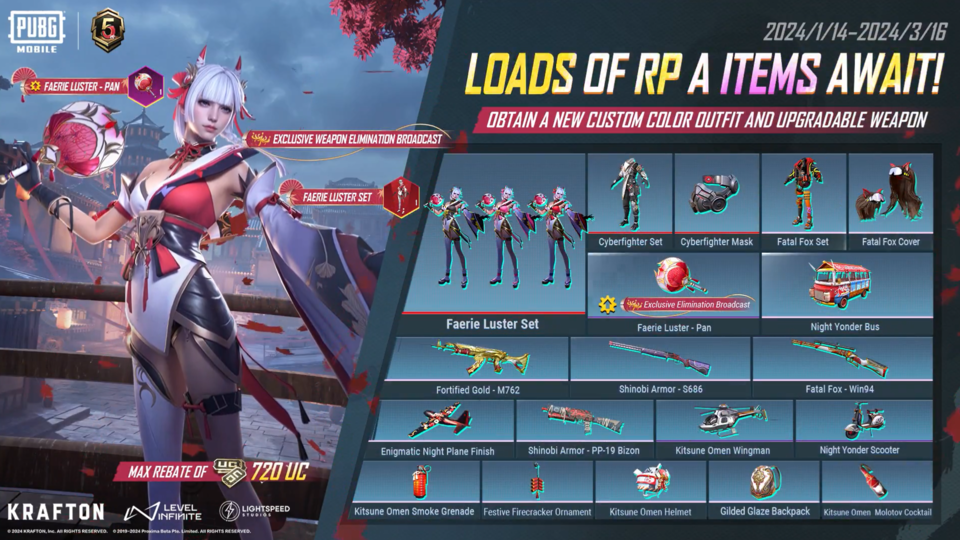The image size is (960, 540).
Task: Select the Night Yonder Scooter tile
Action: click(863, 428)
